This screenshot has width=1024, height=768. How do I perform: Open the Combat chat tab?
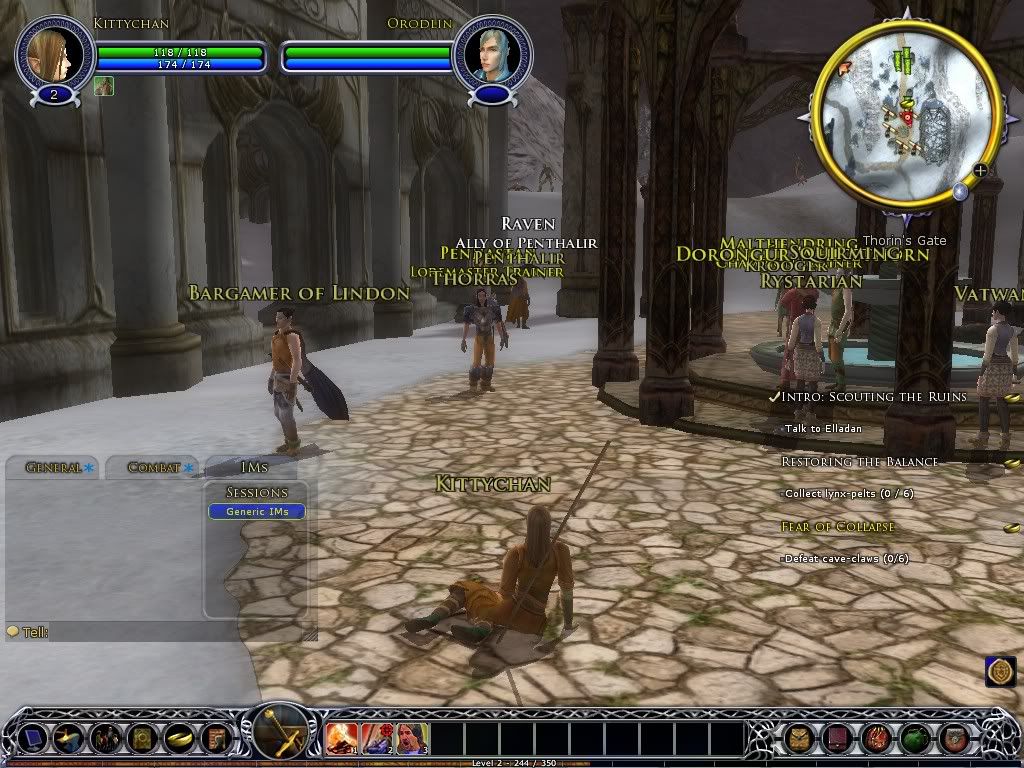coord(154,467)
